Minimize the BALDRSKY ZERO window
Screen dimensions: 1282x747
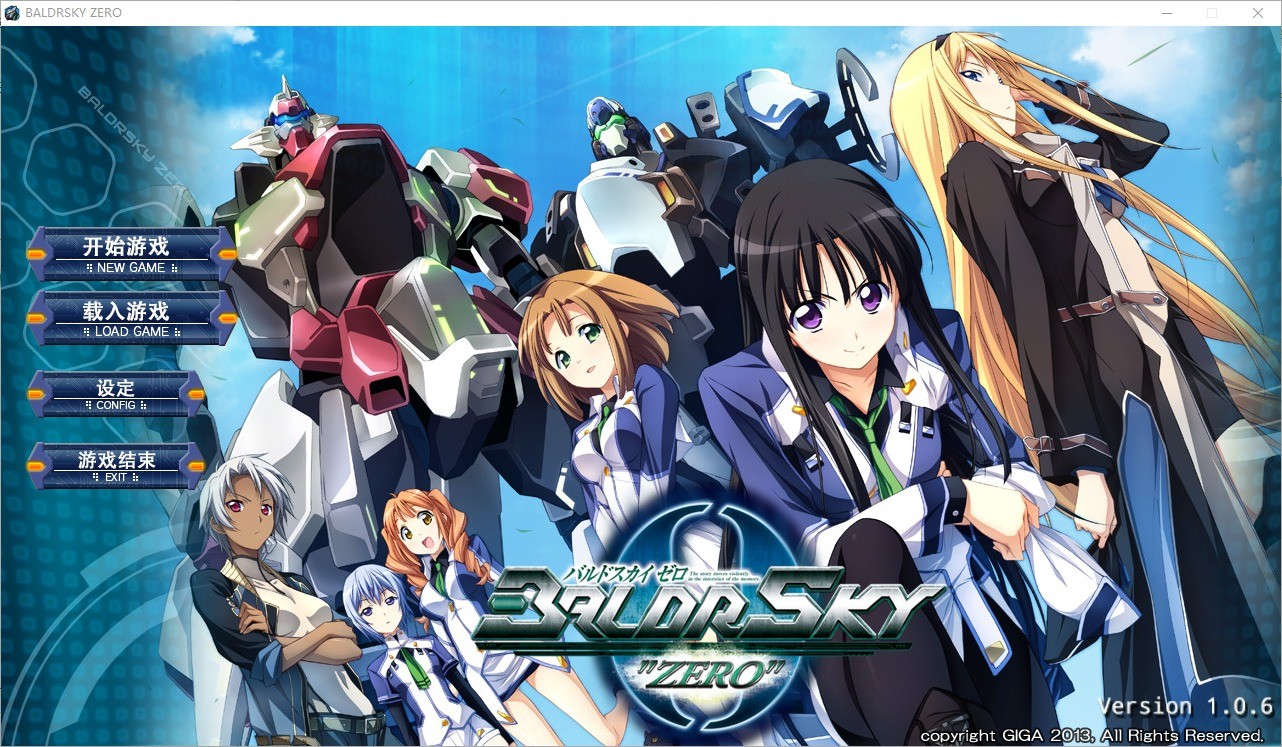[x=1166, y=13]
